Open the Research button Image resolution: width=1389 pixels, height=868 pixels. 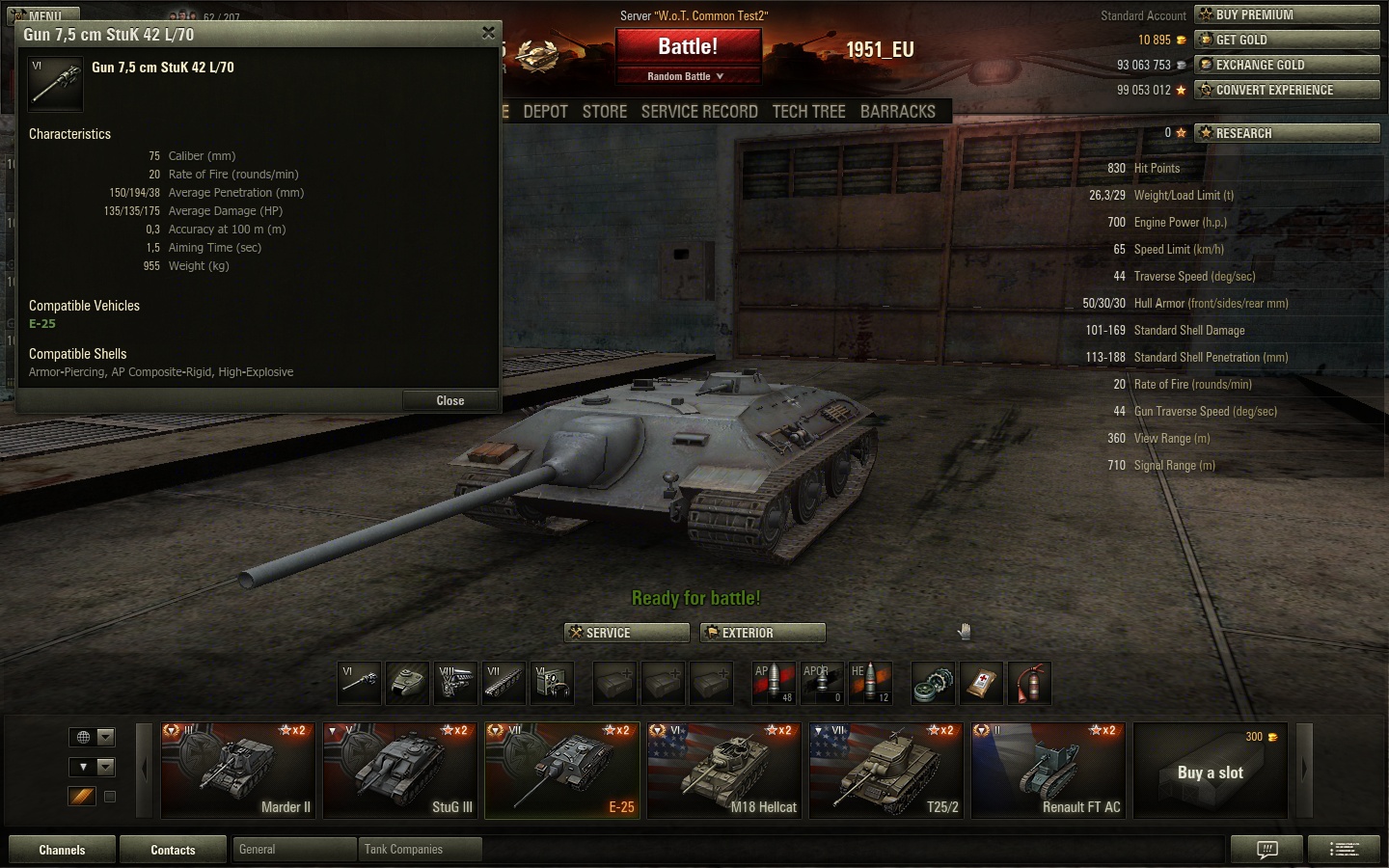(1287, 133)
